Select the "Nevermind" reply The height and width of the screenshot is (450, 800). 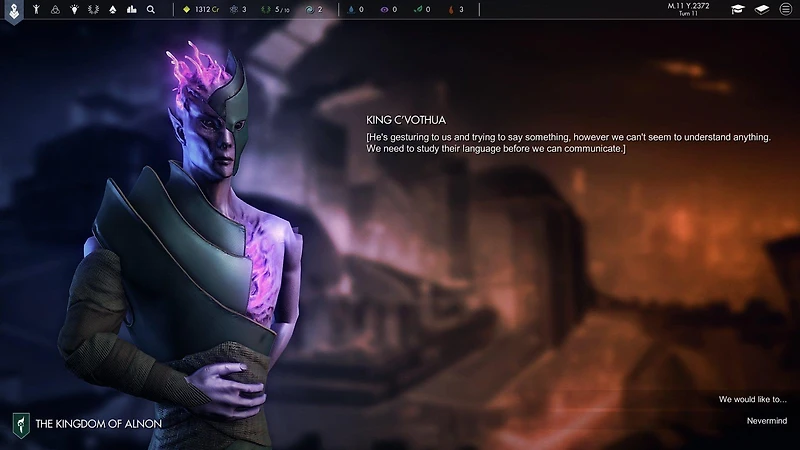point(767,420)
